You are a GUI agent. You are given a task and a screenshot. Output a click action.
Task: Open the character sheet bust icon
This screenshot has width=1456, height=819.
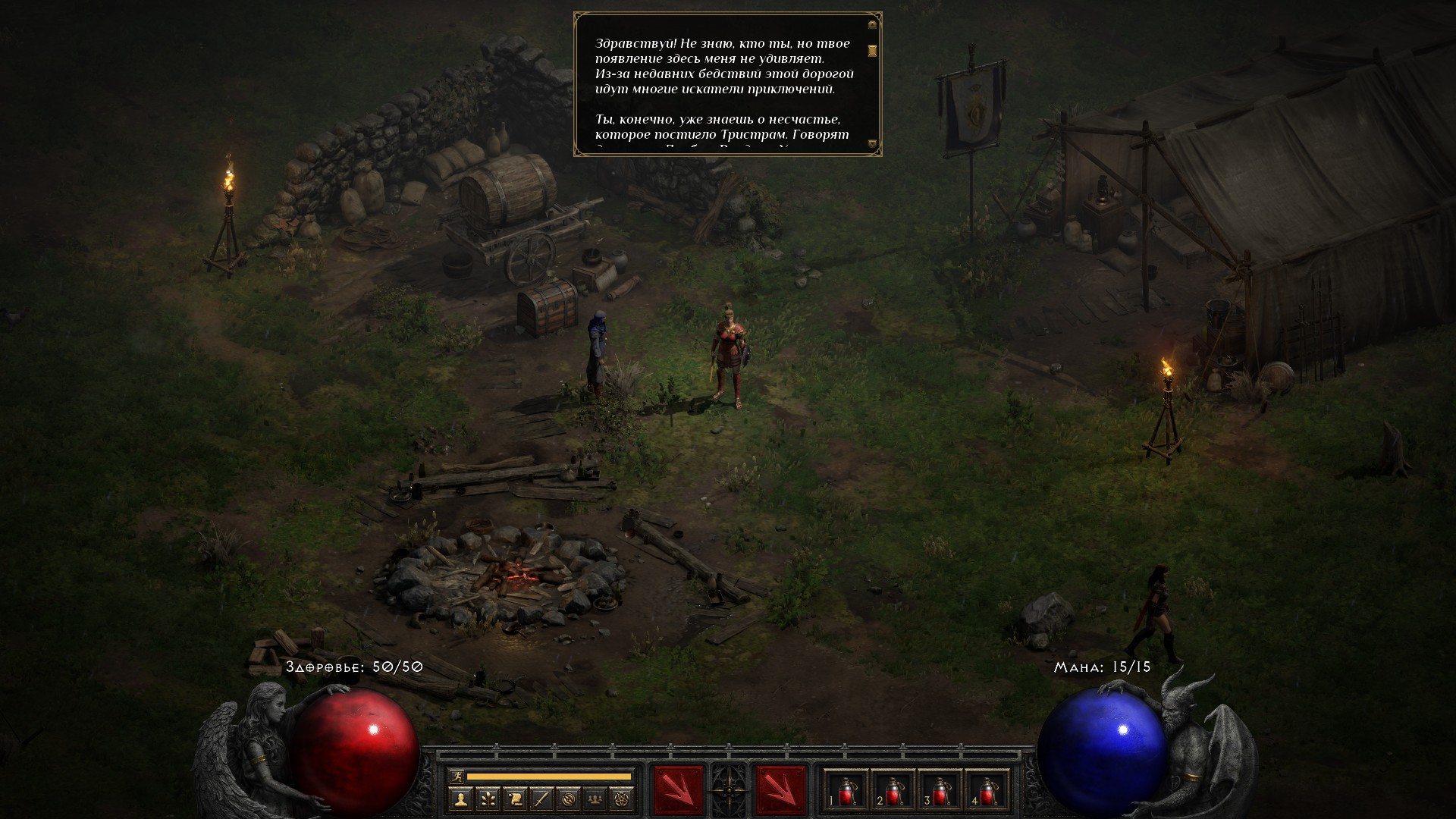(x=460, y=799)
